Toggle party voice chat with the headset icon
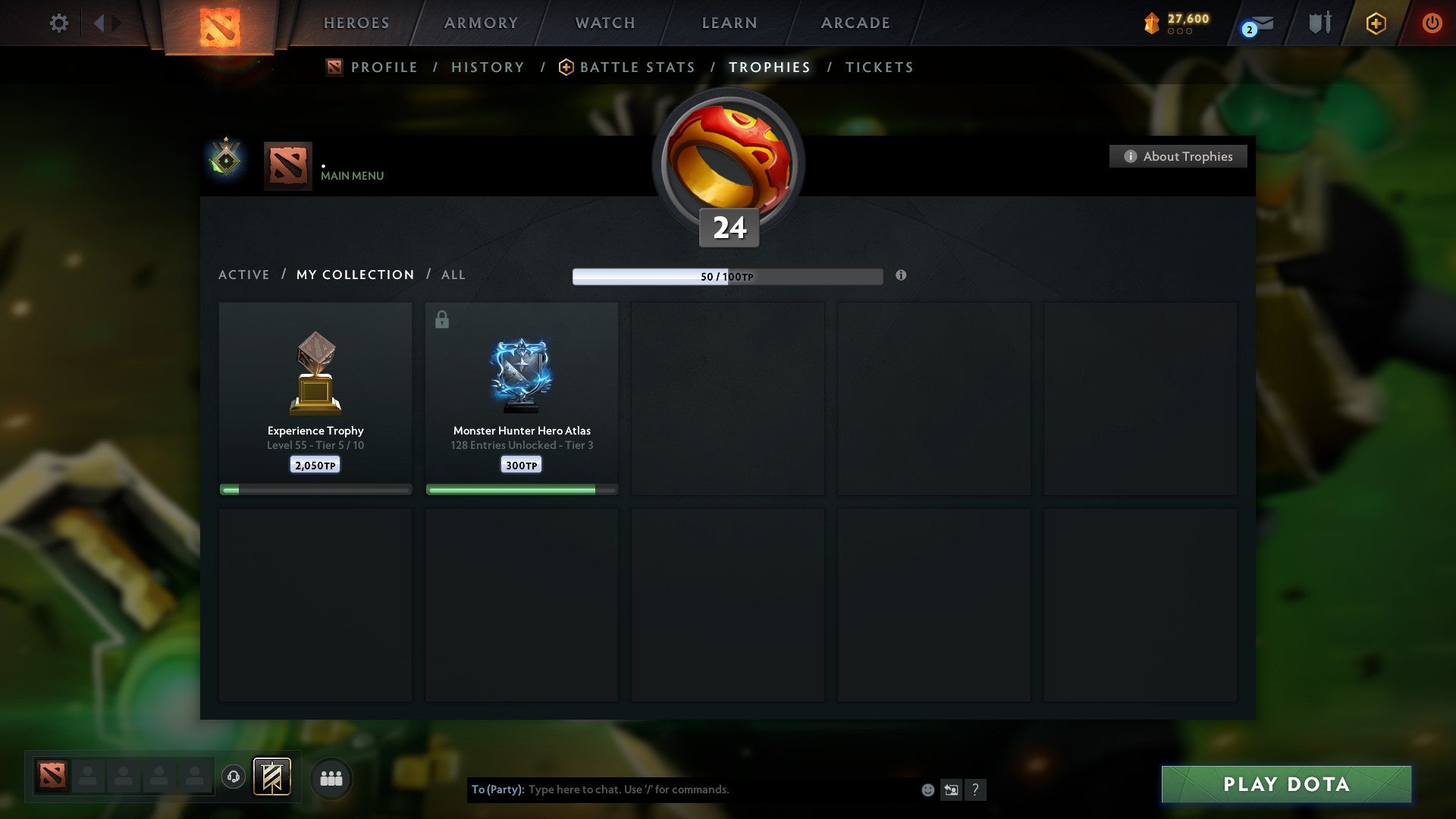The image size is (1456, 819). tap(234, 777)
